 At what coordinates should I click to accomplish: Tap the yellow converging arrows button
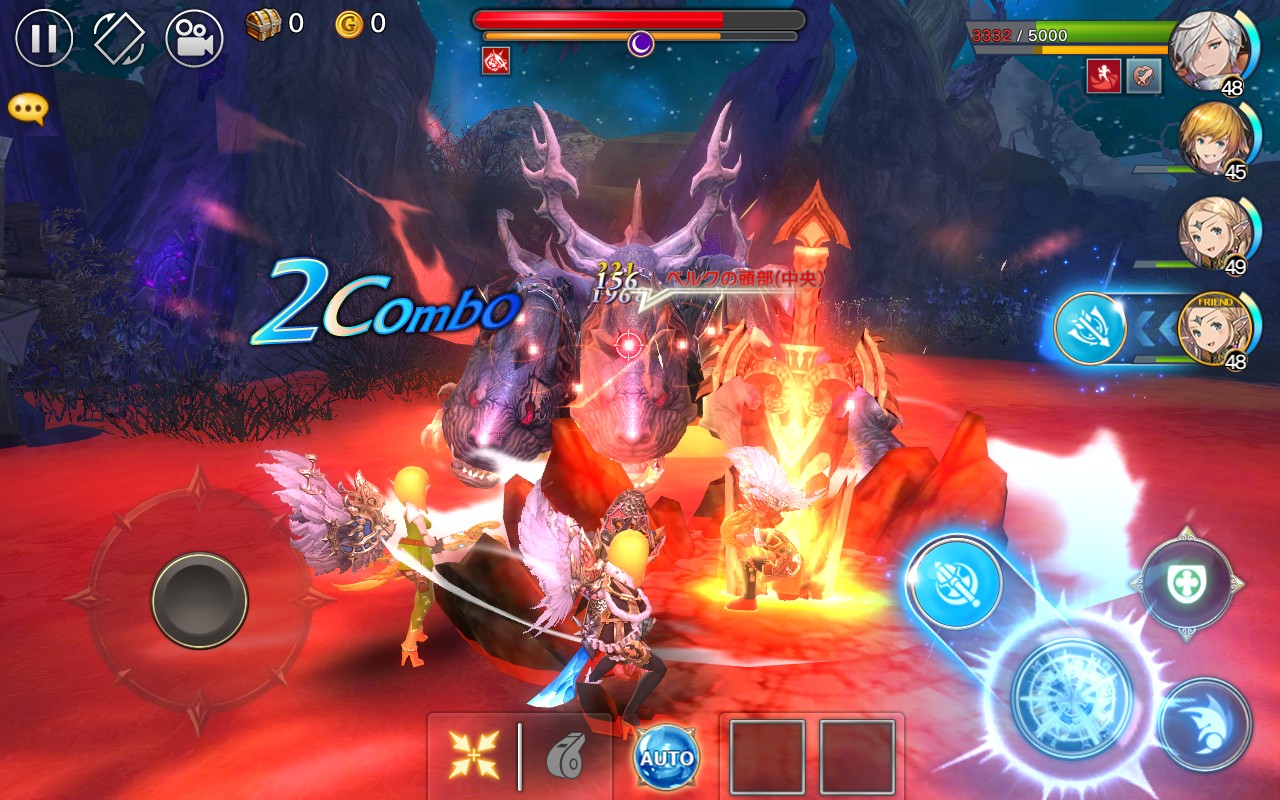474,755
